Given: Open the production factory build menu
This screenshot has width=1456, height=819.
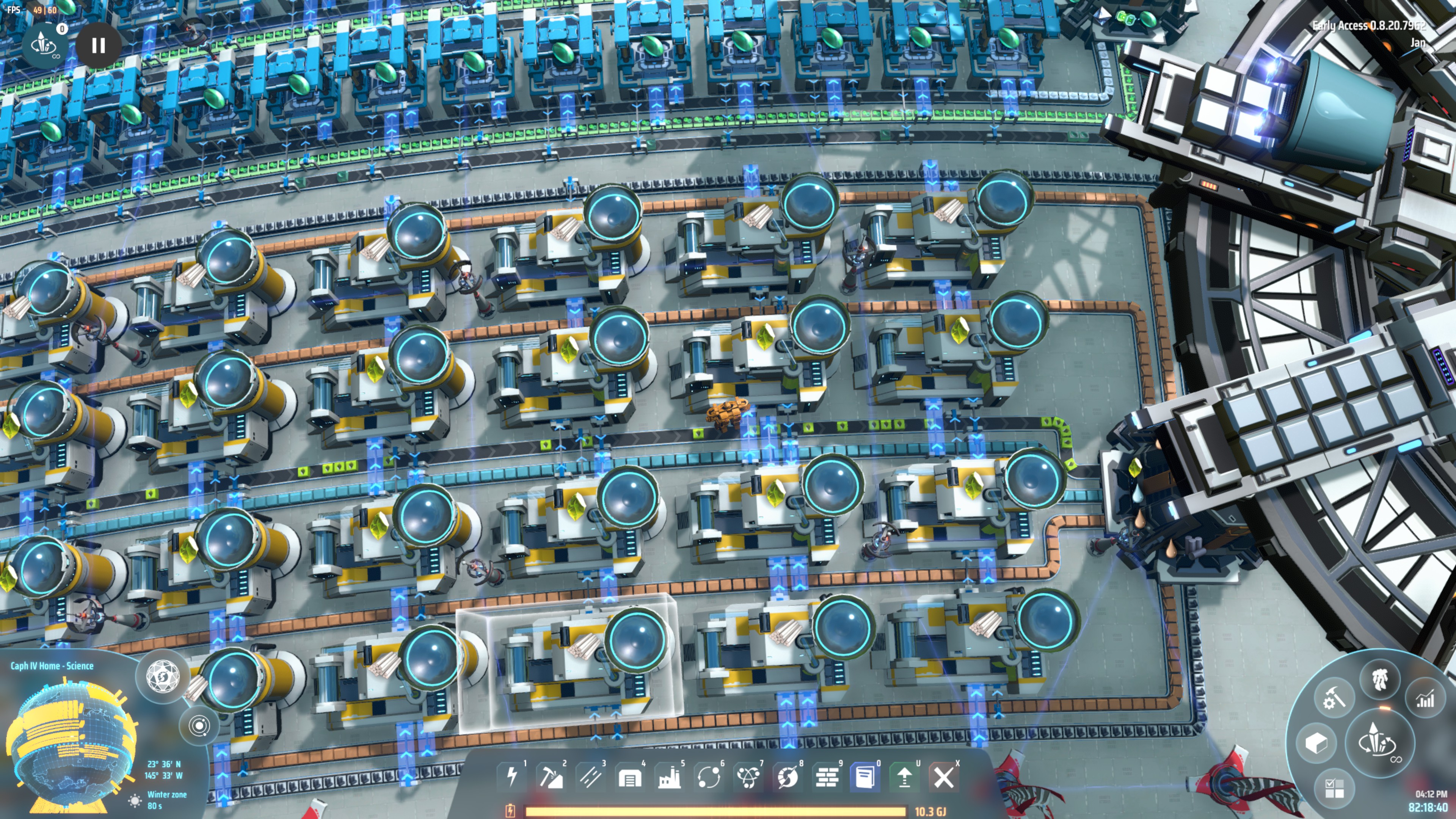Looking at the screenshot, I should [670, 777].
